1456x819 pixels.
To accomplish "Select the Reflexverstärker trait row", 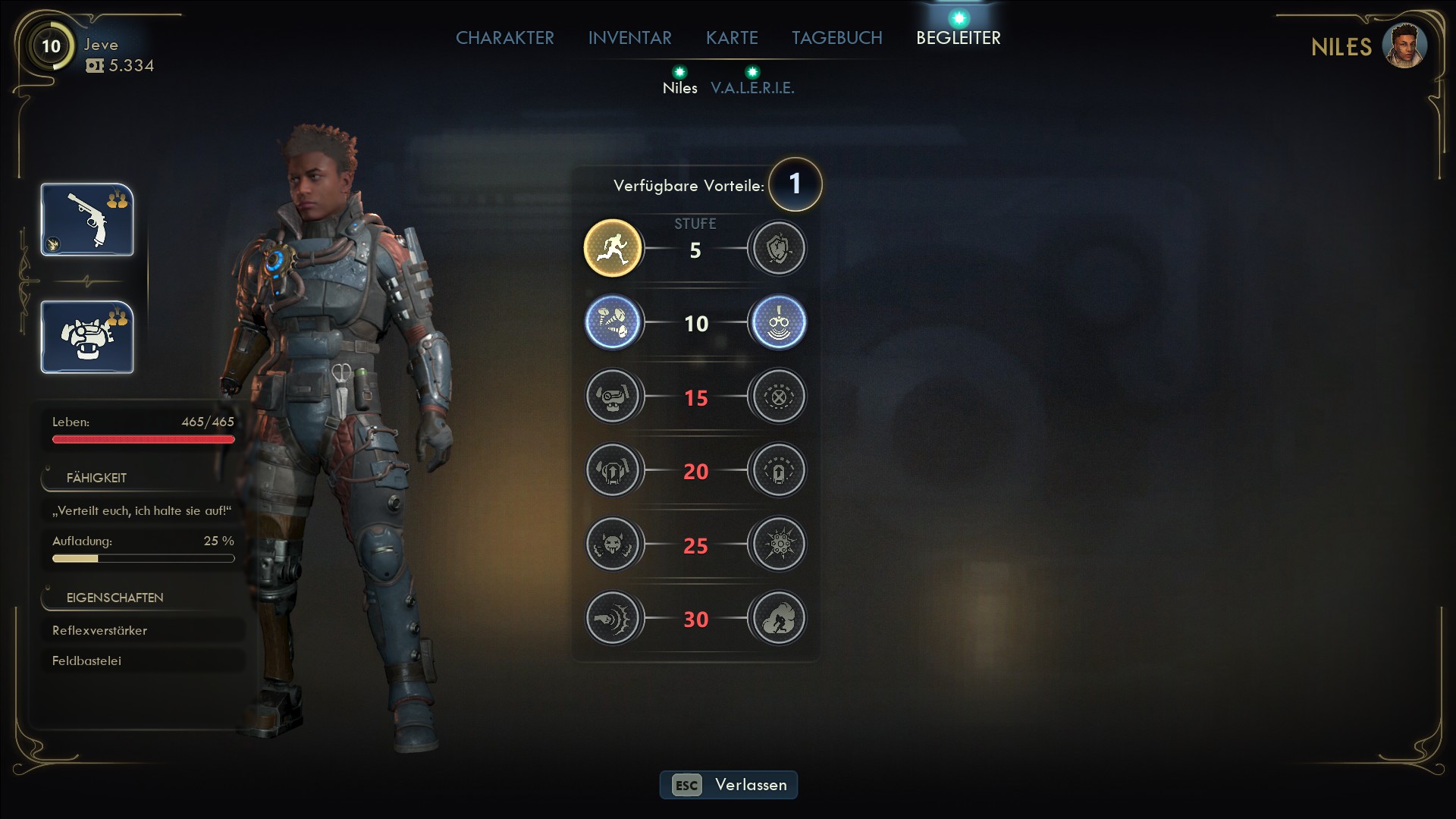I will (x=143, y=630).
